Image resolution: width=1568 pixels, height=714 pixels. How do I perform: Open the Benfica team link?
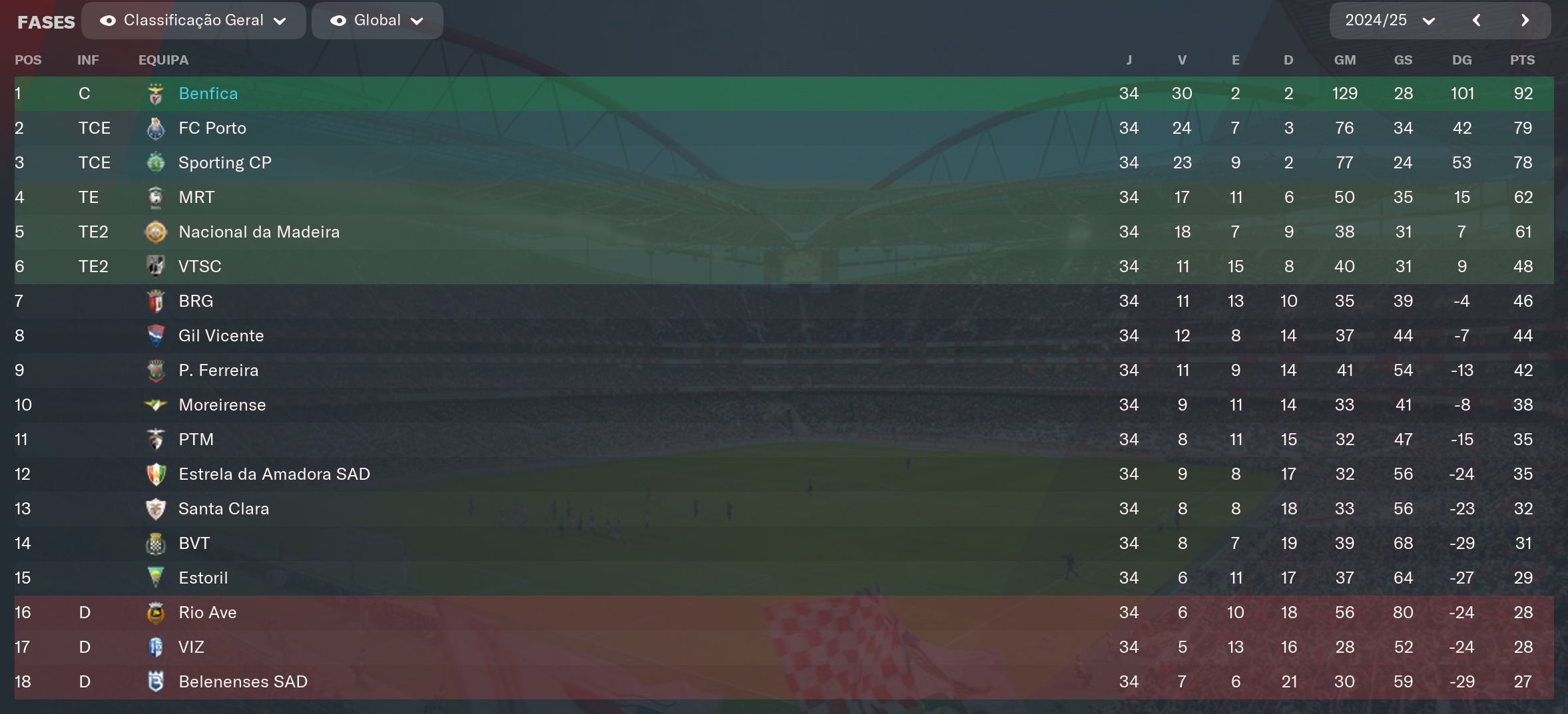208,94
